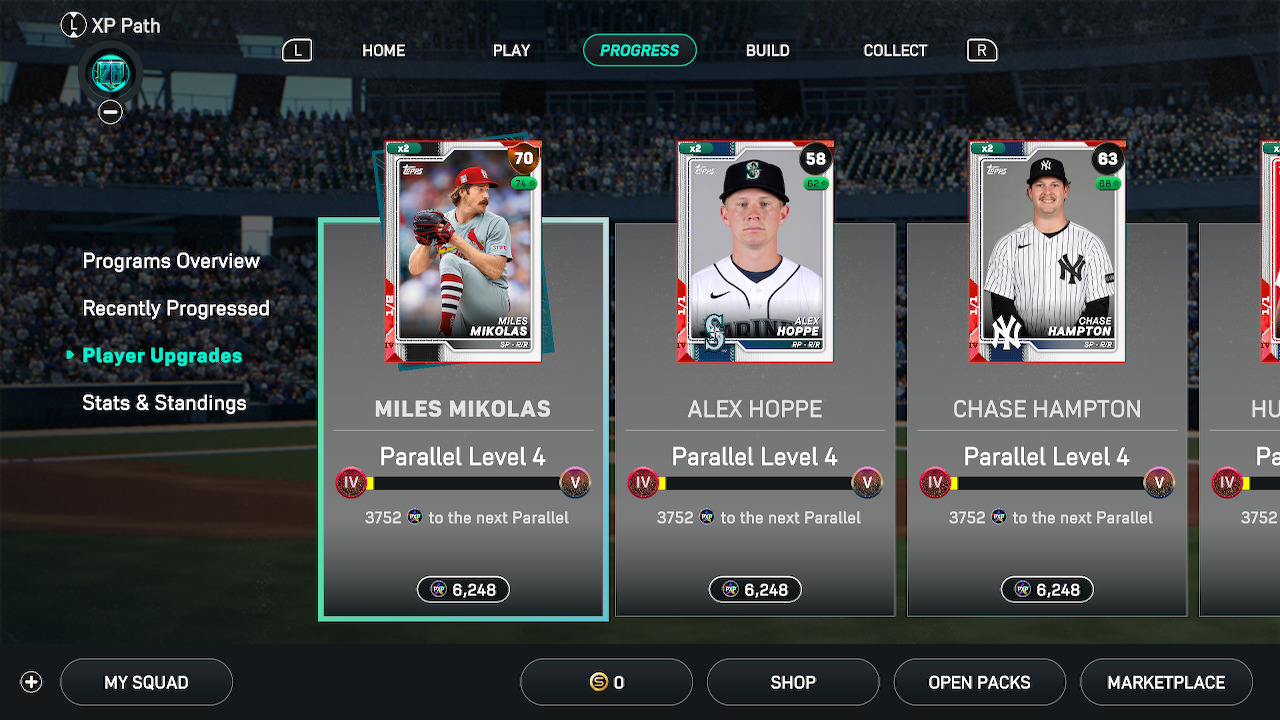Viewport: 1280px width, 720px height.
Task: Open MY SQUAD
Action: pos(146,683)
